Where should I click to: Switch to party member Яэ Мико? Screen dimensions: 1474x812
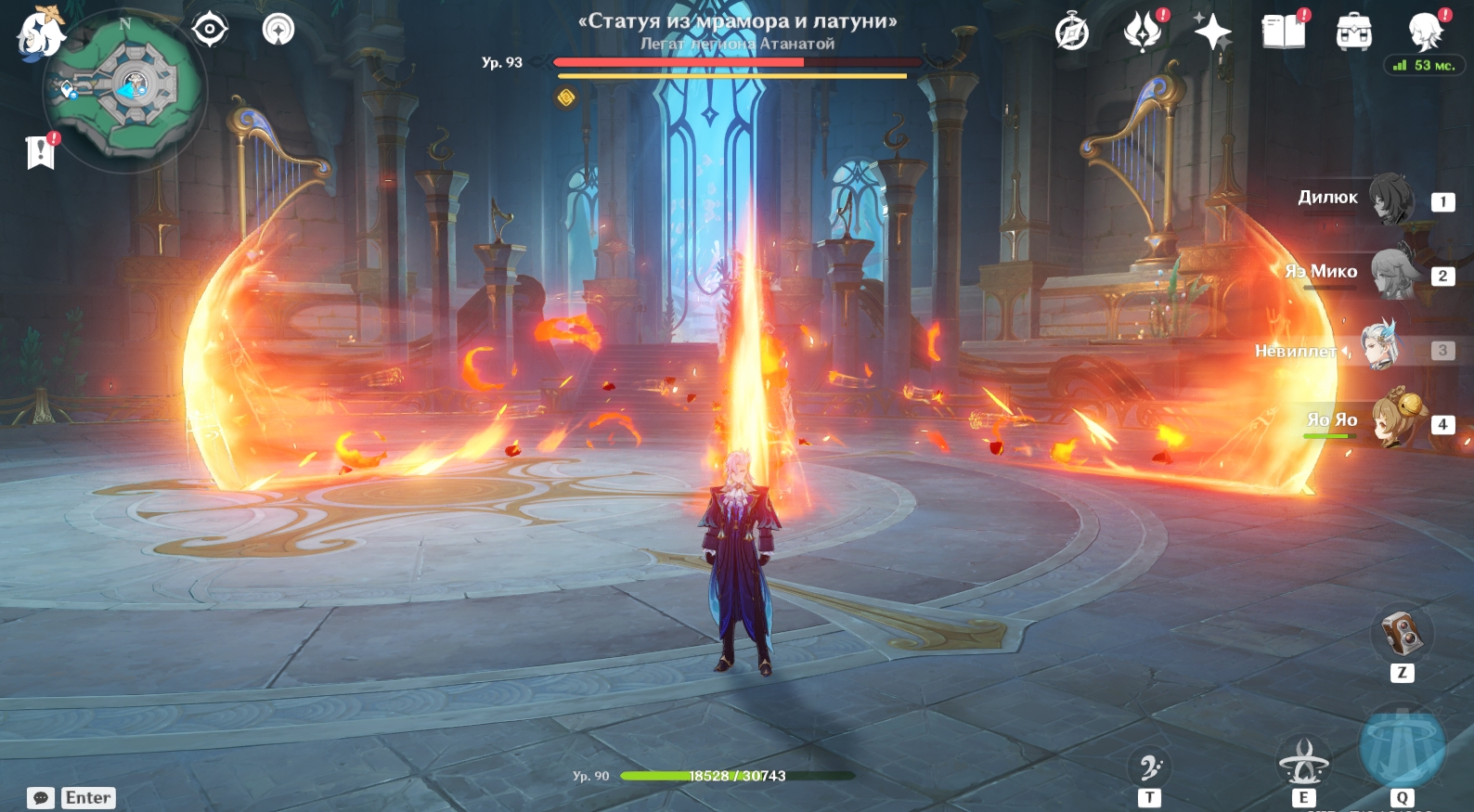[1390, 273]
